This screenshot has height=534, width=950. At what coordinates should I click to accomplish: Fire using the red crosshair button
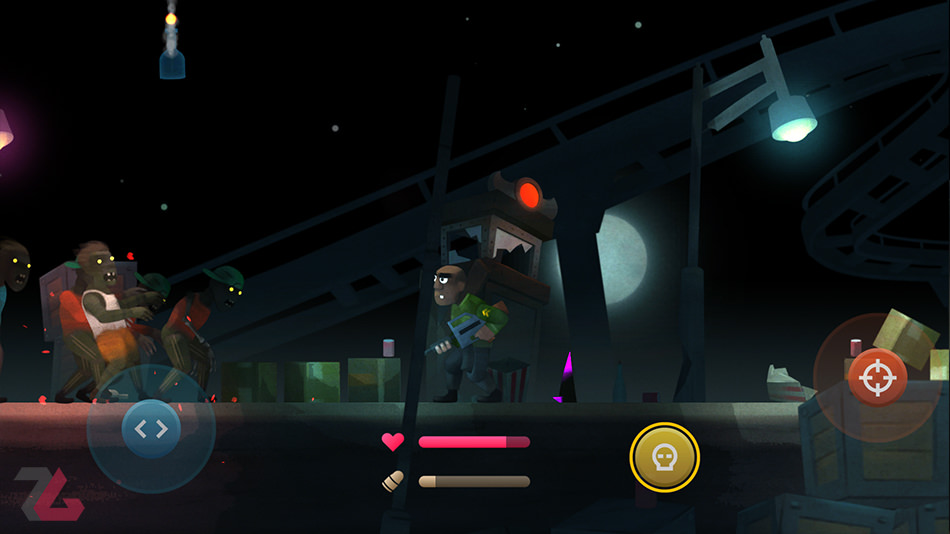(x=877, y=378)
